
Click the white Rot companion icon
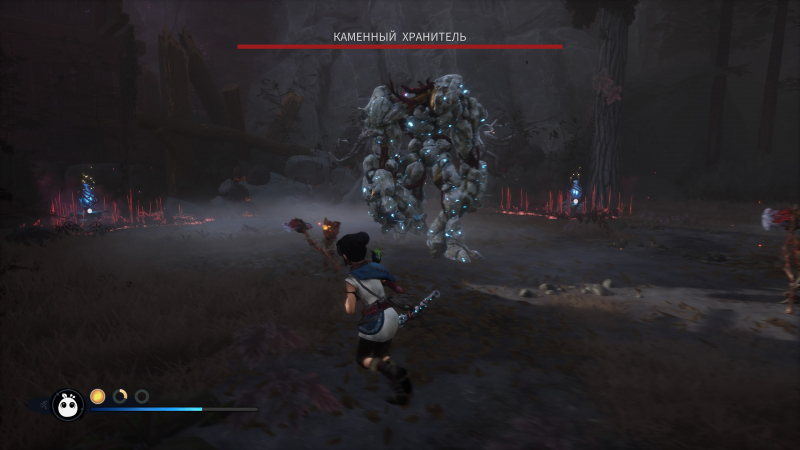coord(68,404)
